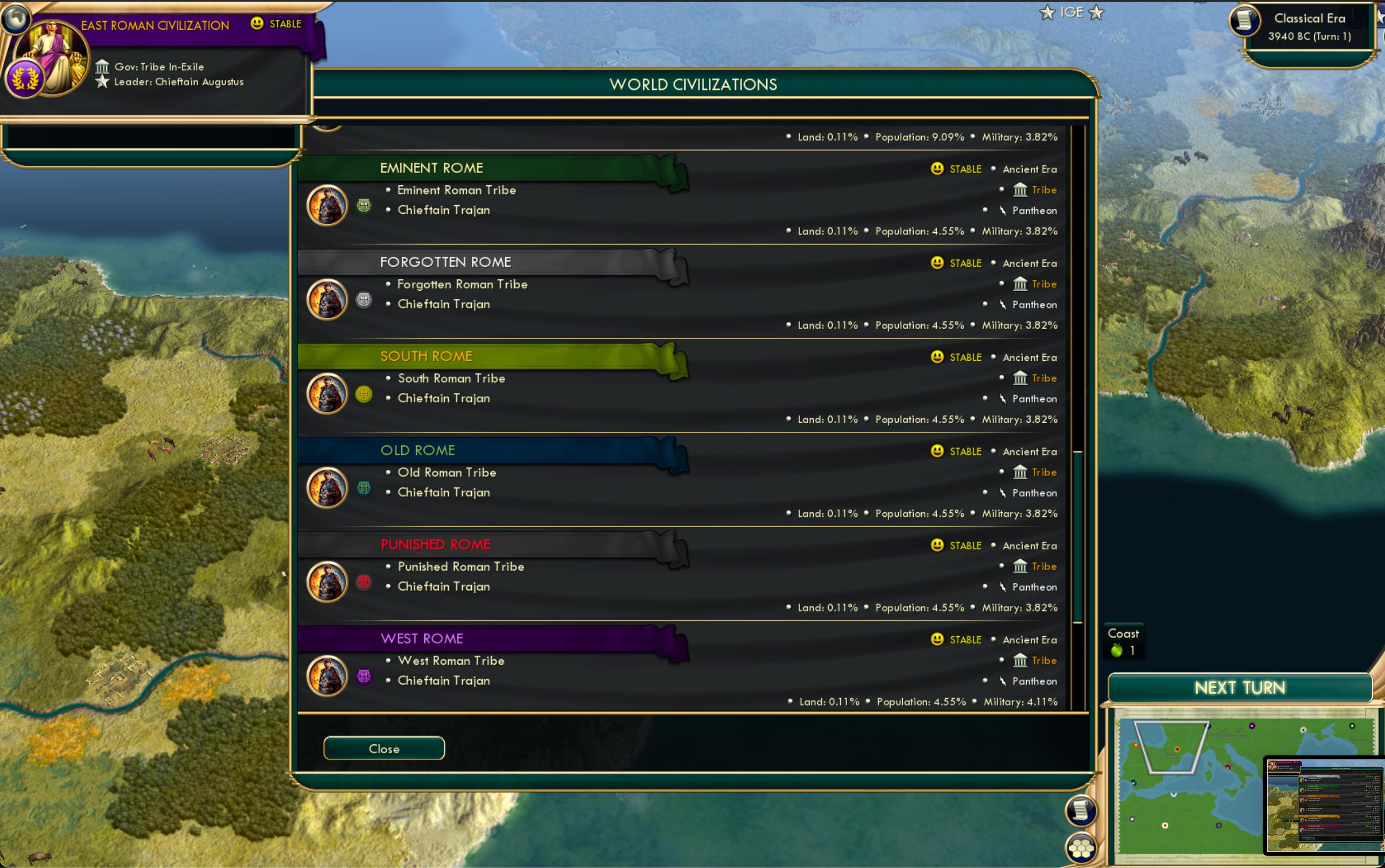Image resolution: width=1385 pixels, height=868 pixels.
Task: Click South Rome's green civilization emblem
Action: click(363, 394)
